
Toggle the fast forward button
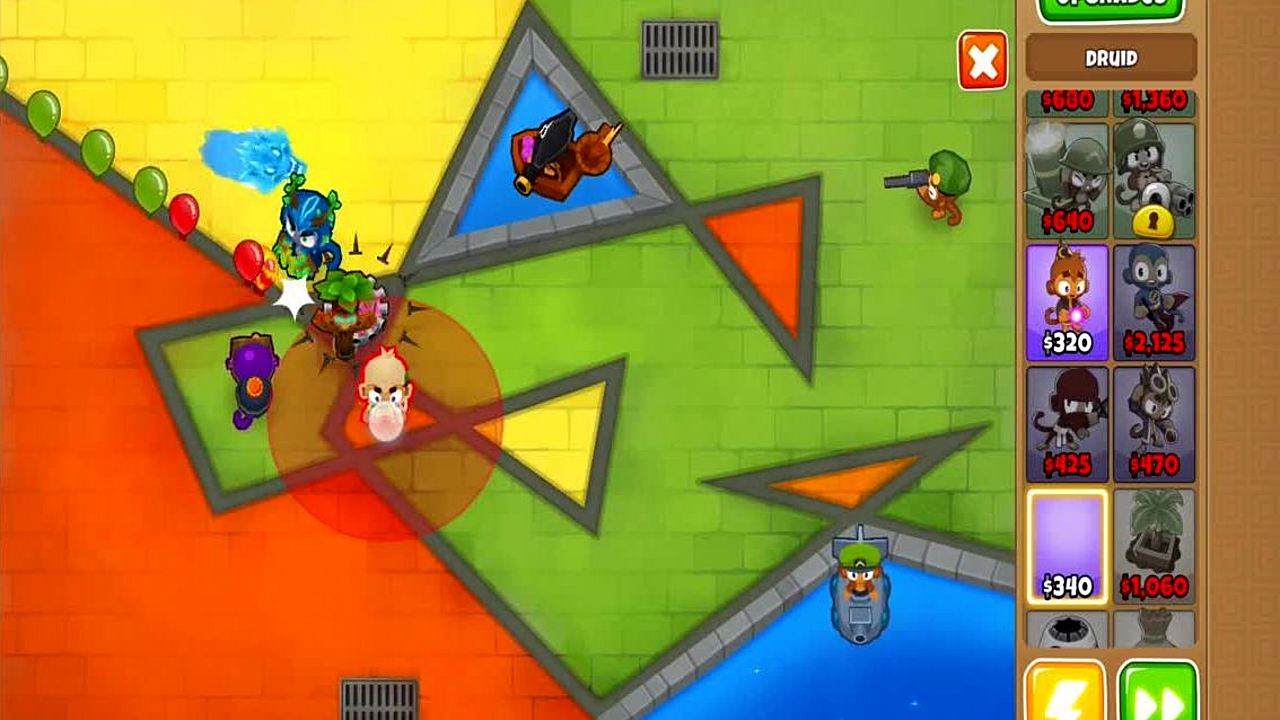[x=1157, y=692]
